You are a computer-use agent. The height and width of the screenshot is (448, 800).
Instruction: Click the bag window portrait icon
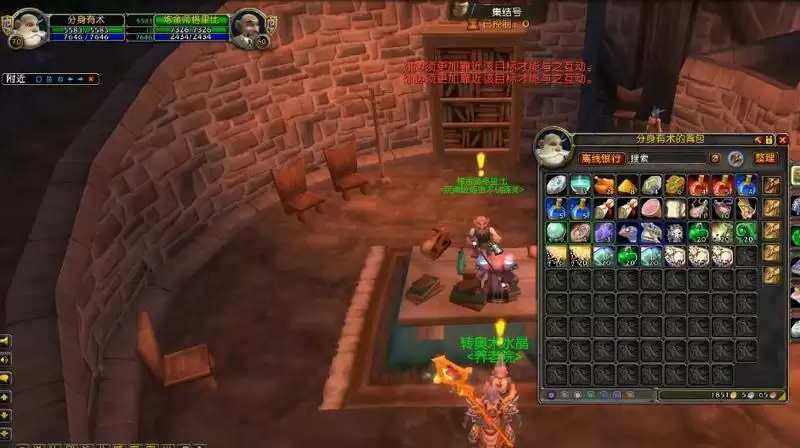click(x=552, y=146)
